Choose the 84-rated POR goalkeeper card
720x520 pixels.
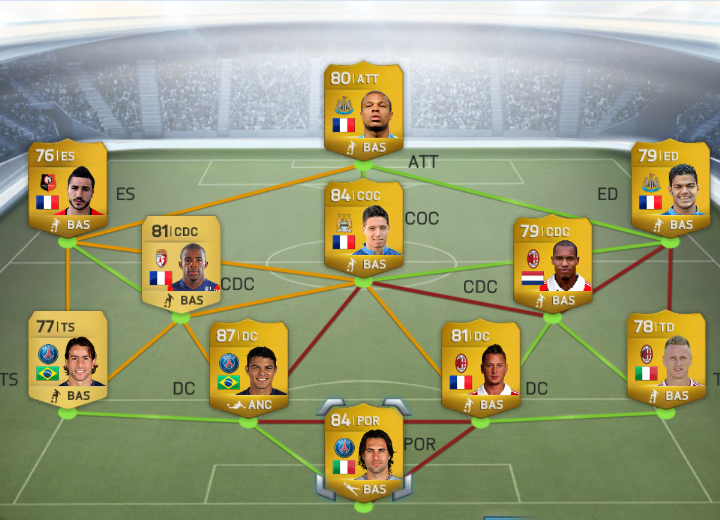click(x=363, y=452)
